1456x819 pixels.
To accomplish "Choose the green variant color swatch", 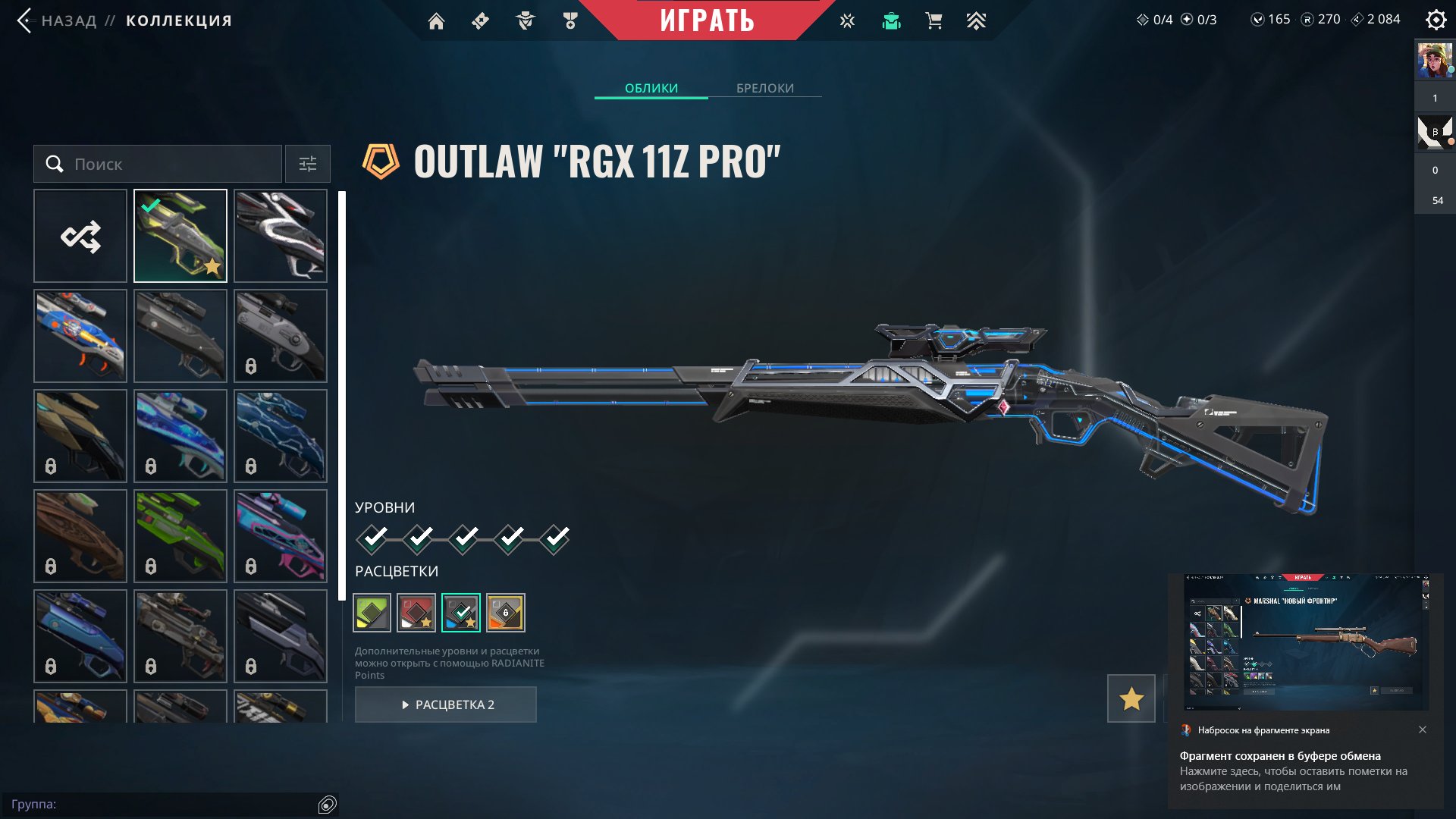I will pos(372,613).
